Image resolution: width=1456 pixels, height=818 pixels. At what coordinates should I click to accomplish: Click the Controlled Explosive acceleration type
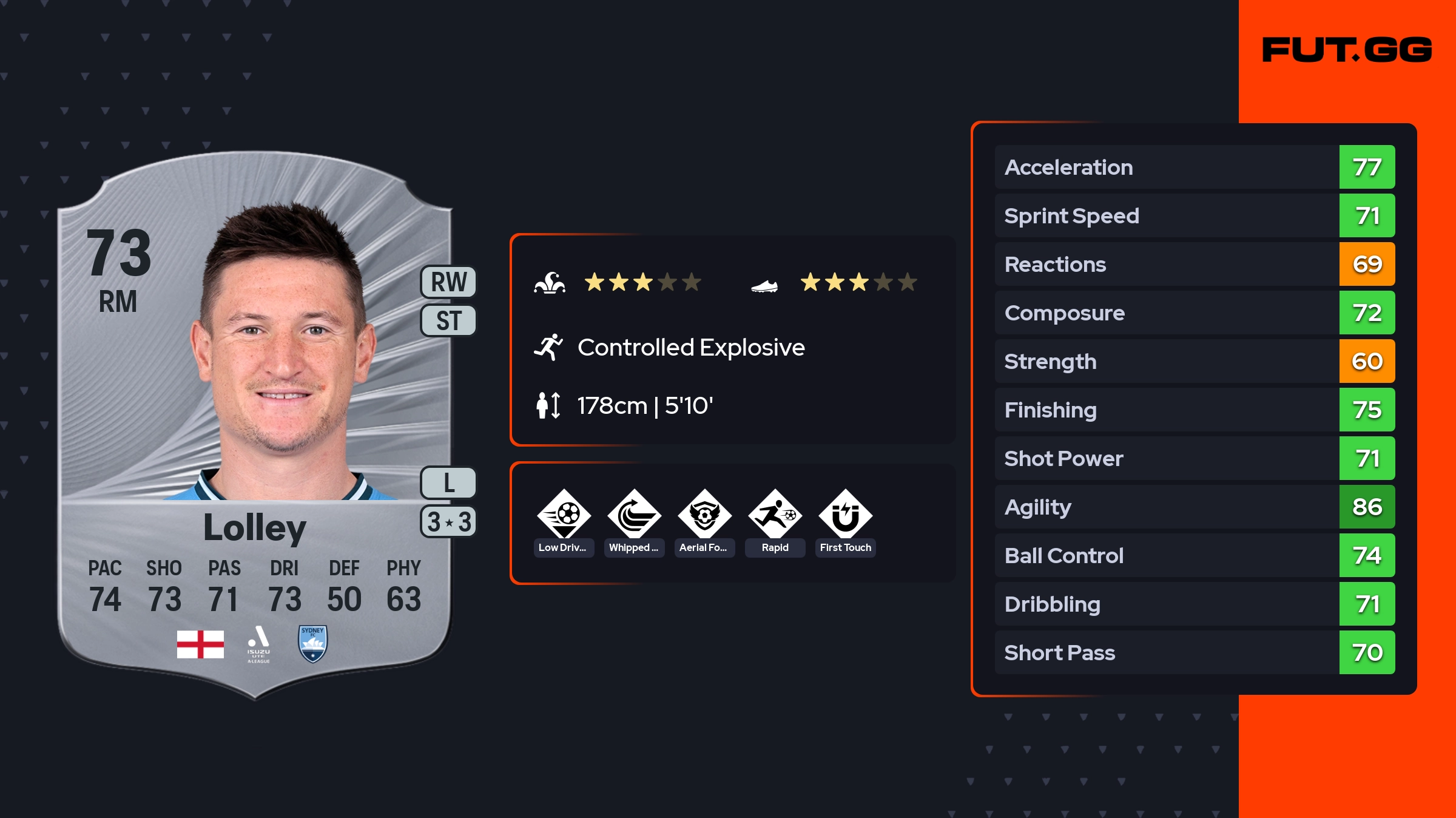[690, 348]
